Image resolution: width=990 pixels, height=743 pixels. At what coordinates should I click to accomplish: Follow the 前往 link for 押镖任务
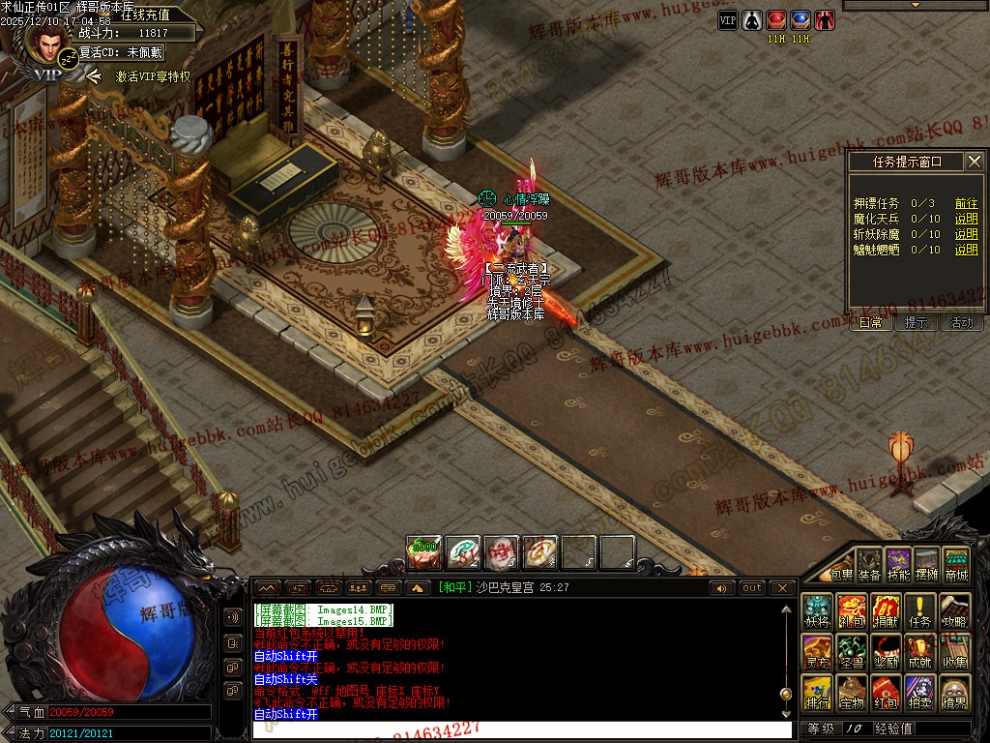966,203
